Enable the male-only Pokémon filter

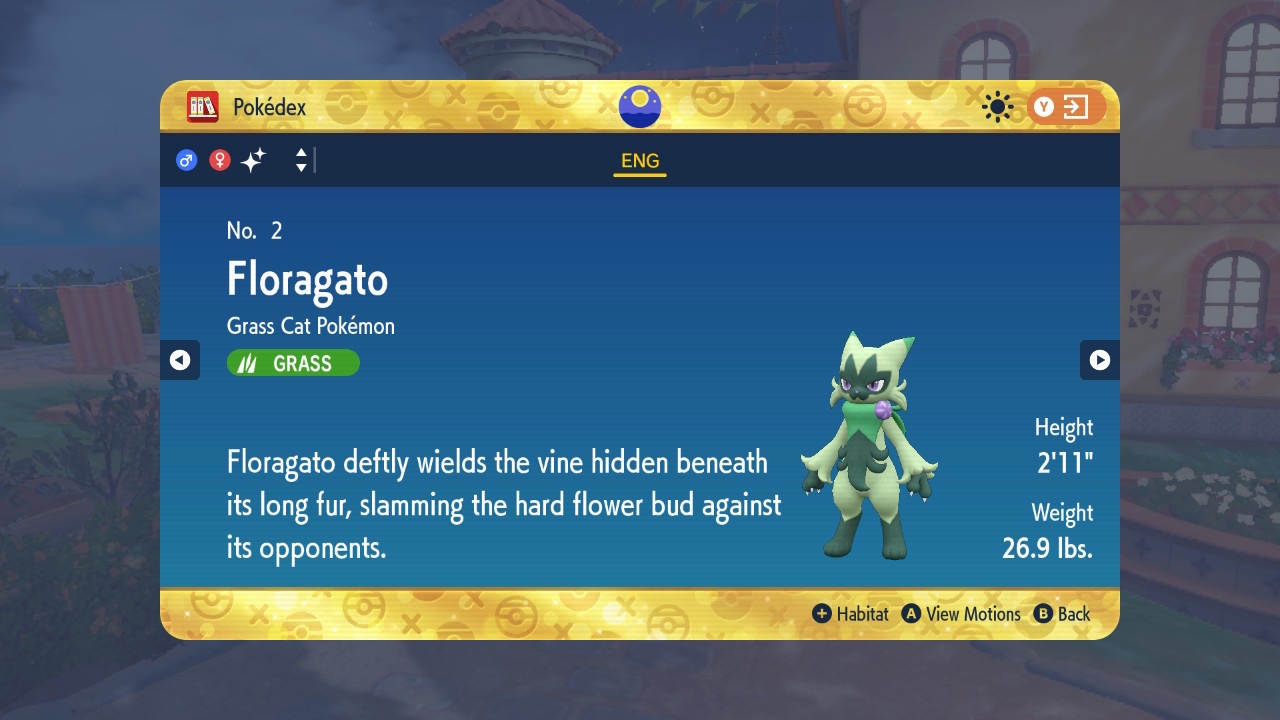[x=186, y=159]
